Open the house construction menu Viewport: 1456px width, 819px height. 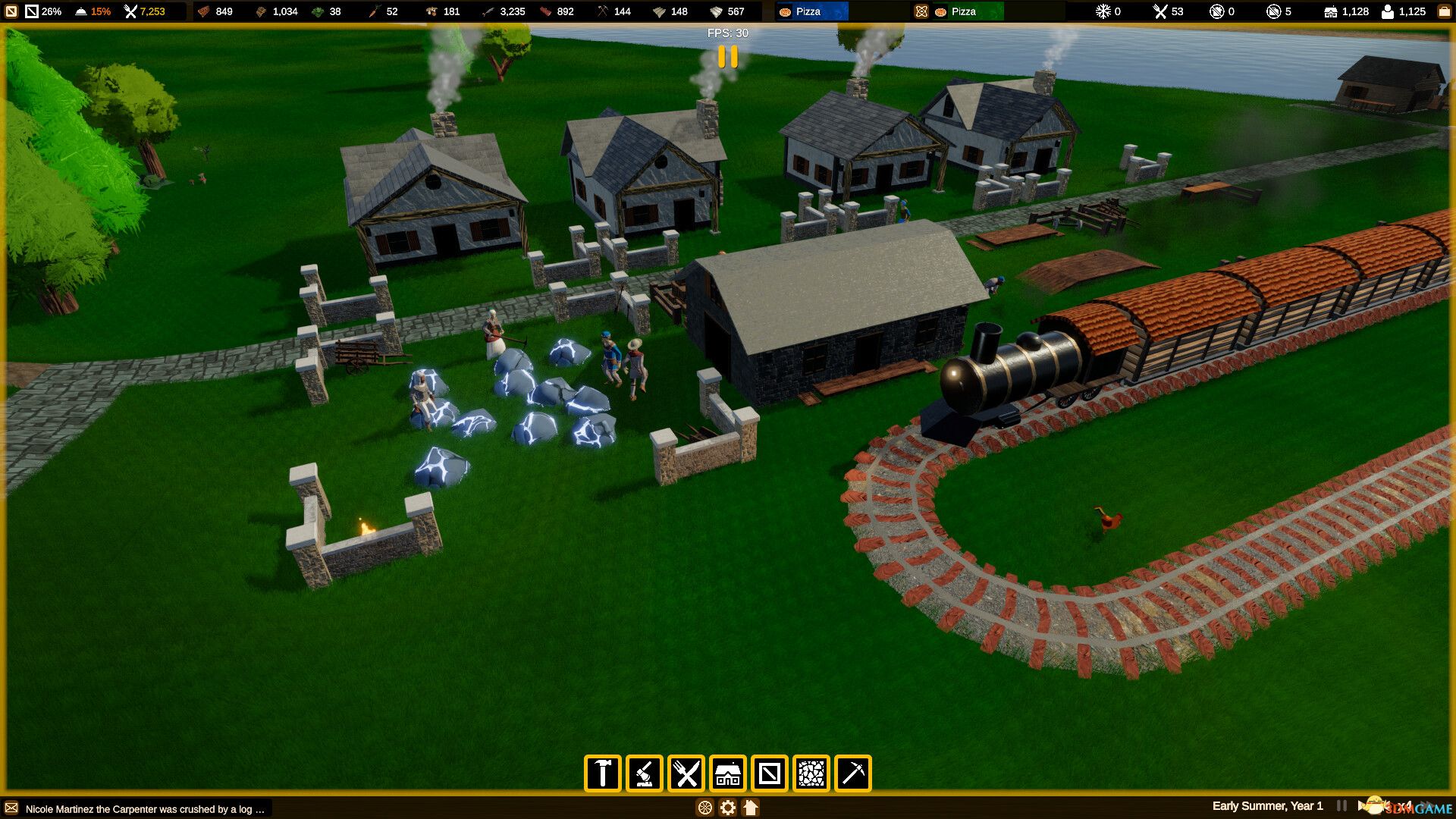[x=728, y=773]
